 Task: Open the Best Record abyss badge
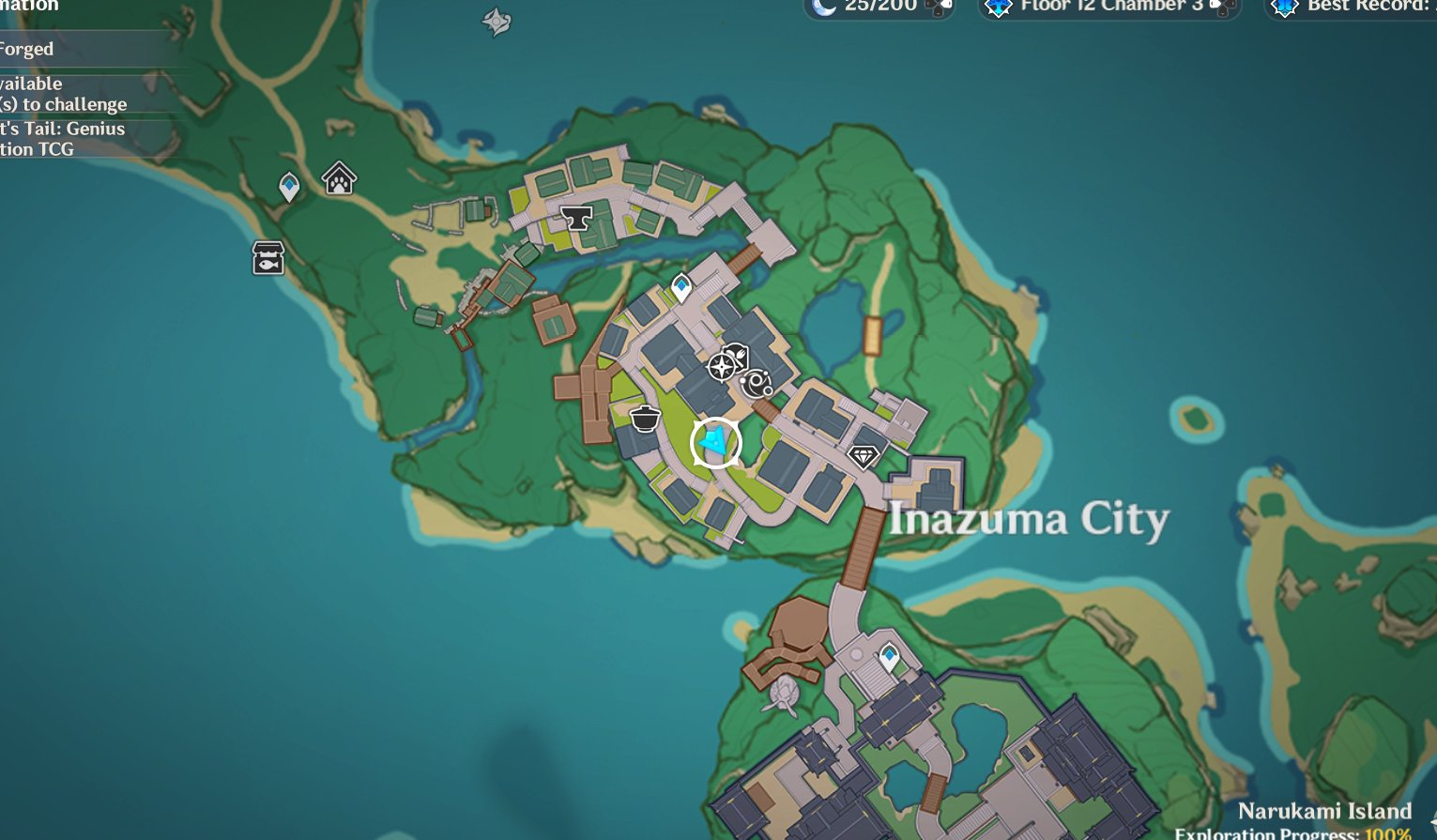click(1284, 8)
